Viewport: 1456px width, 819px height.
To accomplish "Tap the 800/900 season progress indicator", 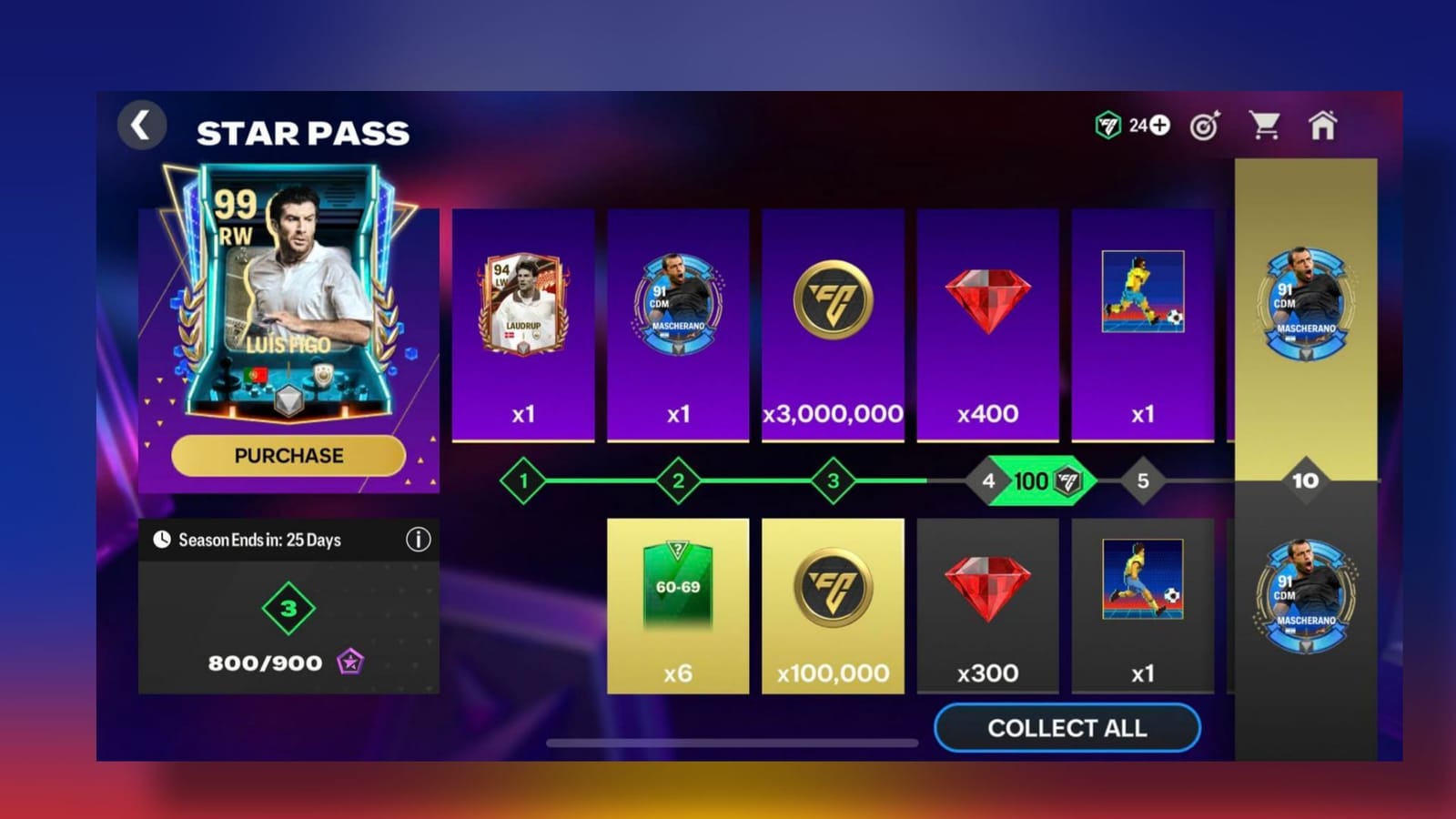I will coord(264,662).
